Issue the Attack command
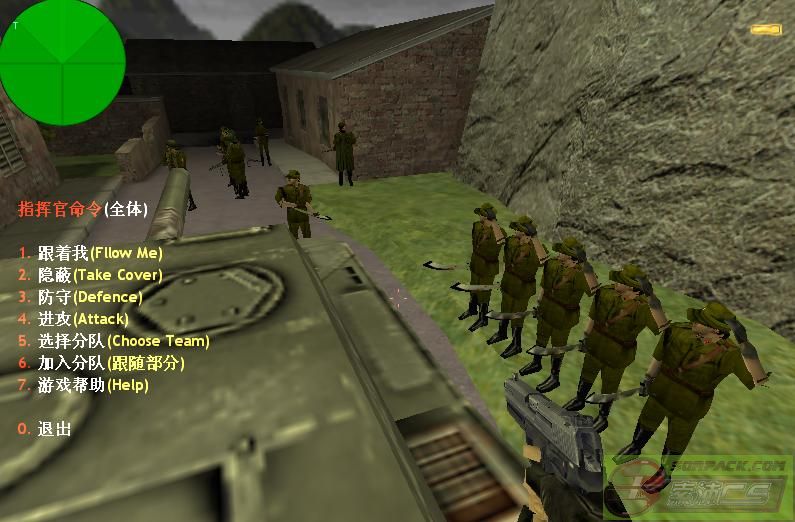The height and width of the screenshot is (522, 795). click(x=83, y=319)
